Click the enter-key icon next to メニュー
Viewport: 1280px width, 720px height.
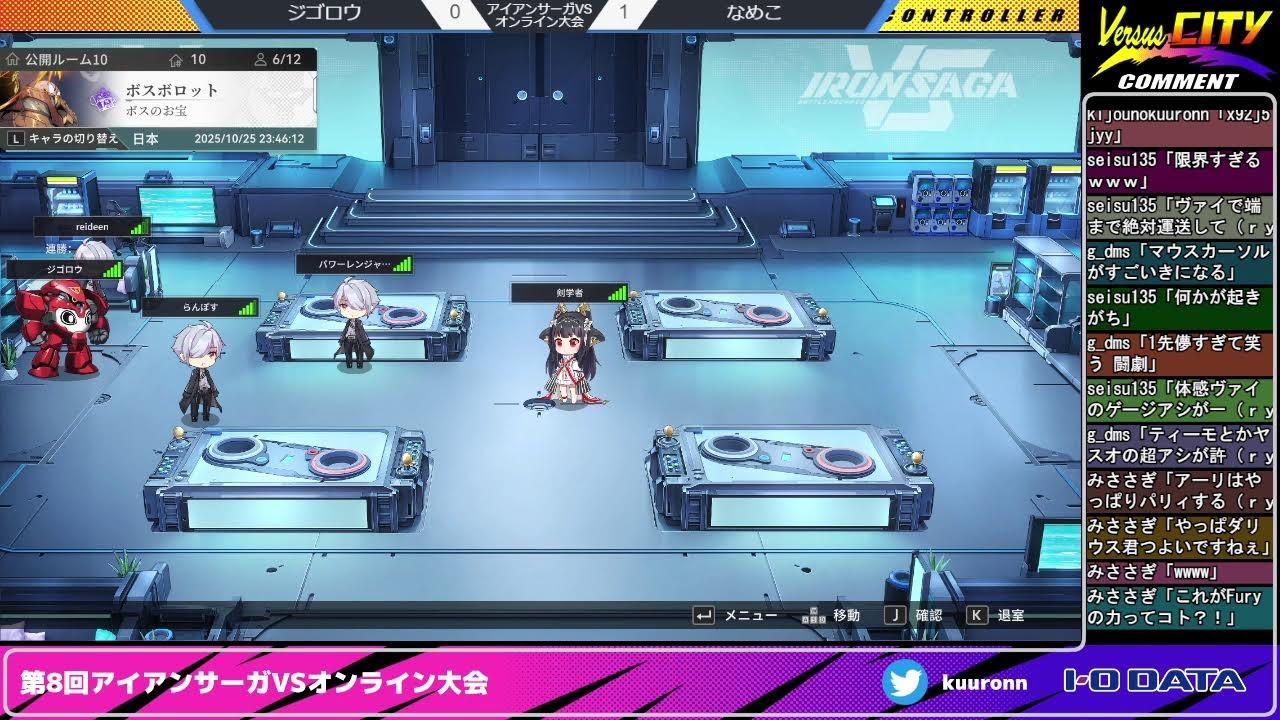[x=705, y=615]
